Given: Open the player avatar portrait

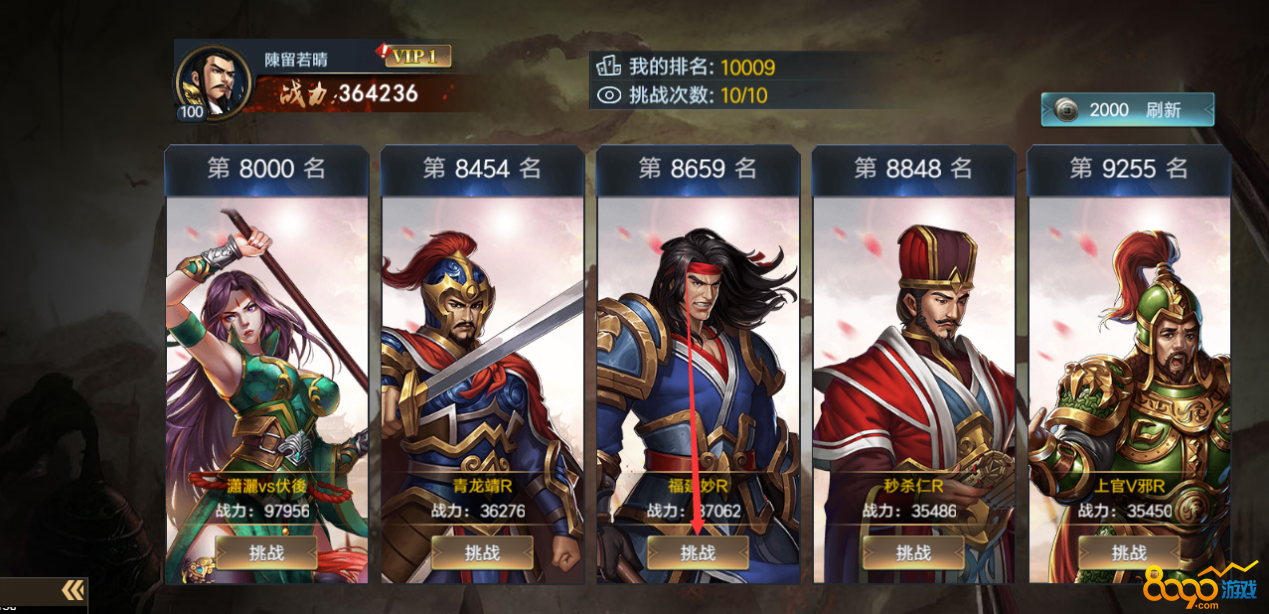Looking at the screenshot, I should (212, 82).
